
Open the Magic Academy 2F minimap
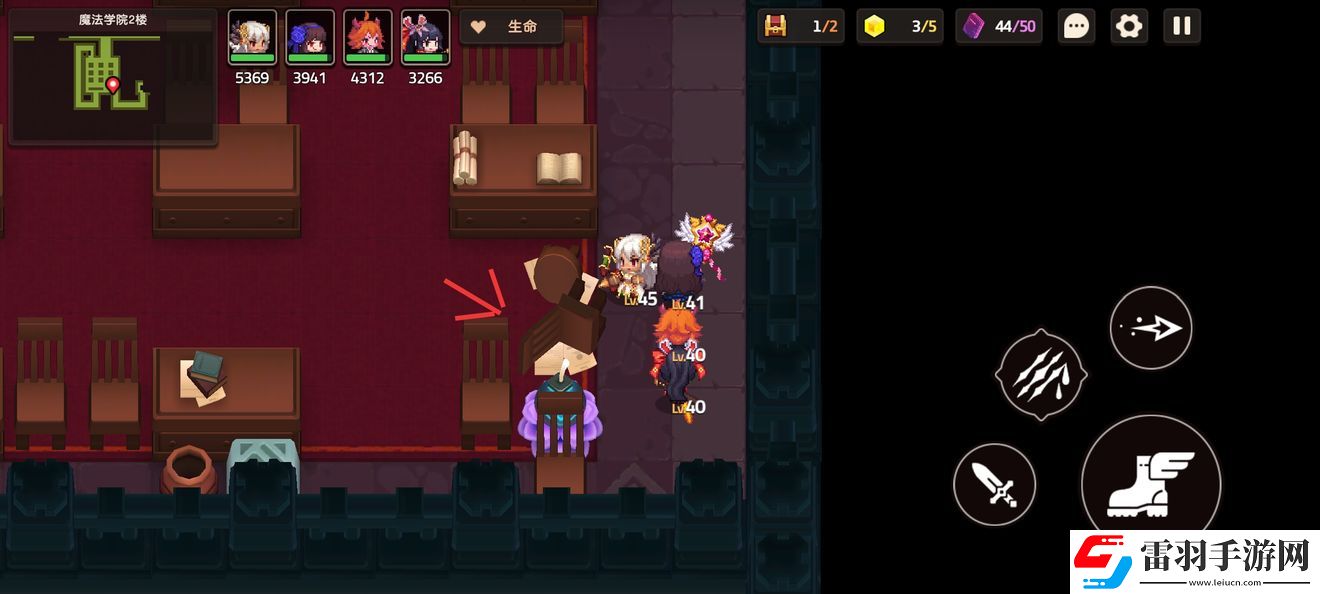[112, 78]
